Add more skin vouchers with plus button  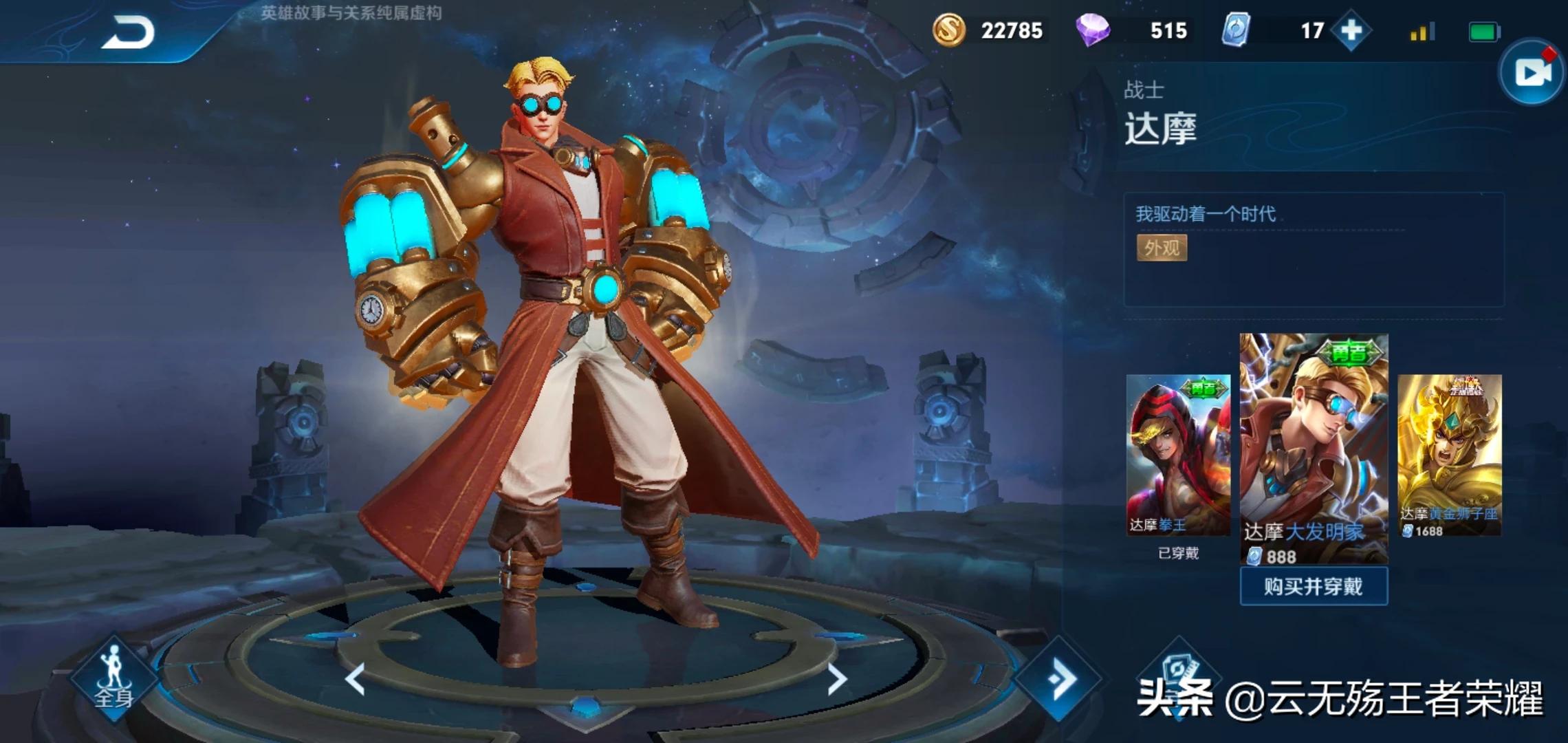1351,31
